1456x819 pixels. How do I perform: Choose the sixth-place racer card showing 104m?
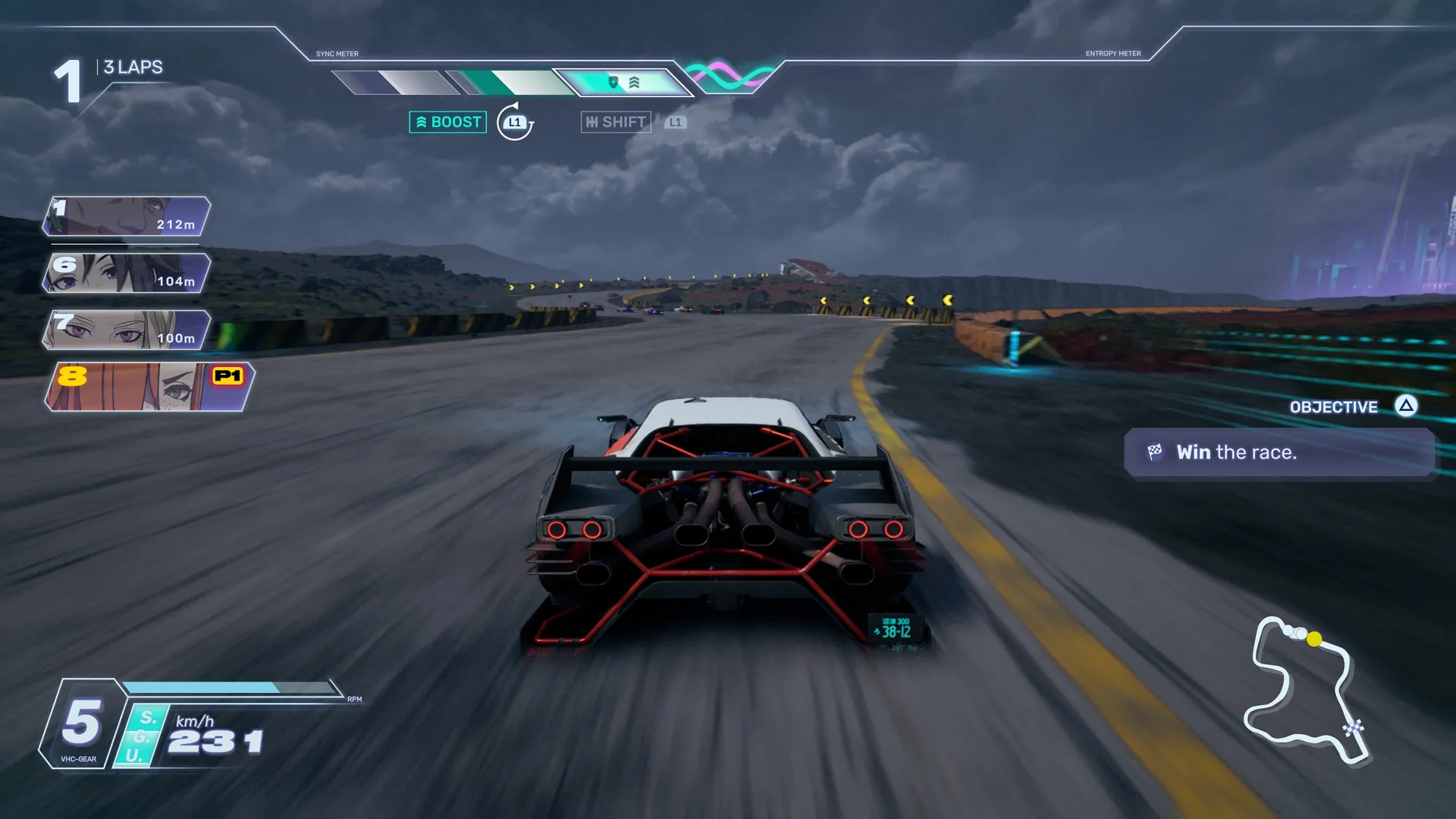click(127, 273)
